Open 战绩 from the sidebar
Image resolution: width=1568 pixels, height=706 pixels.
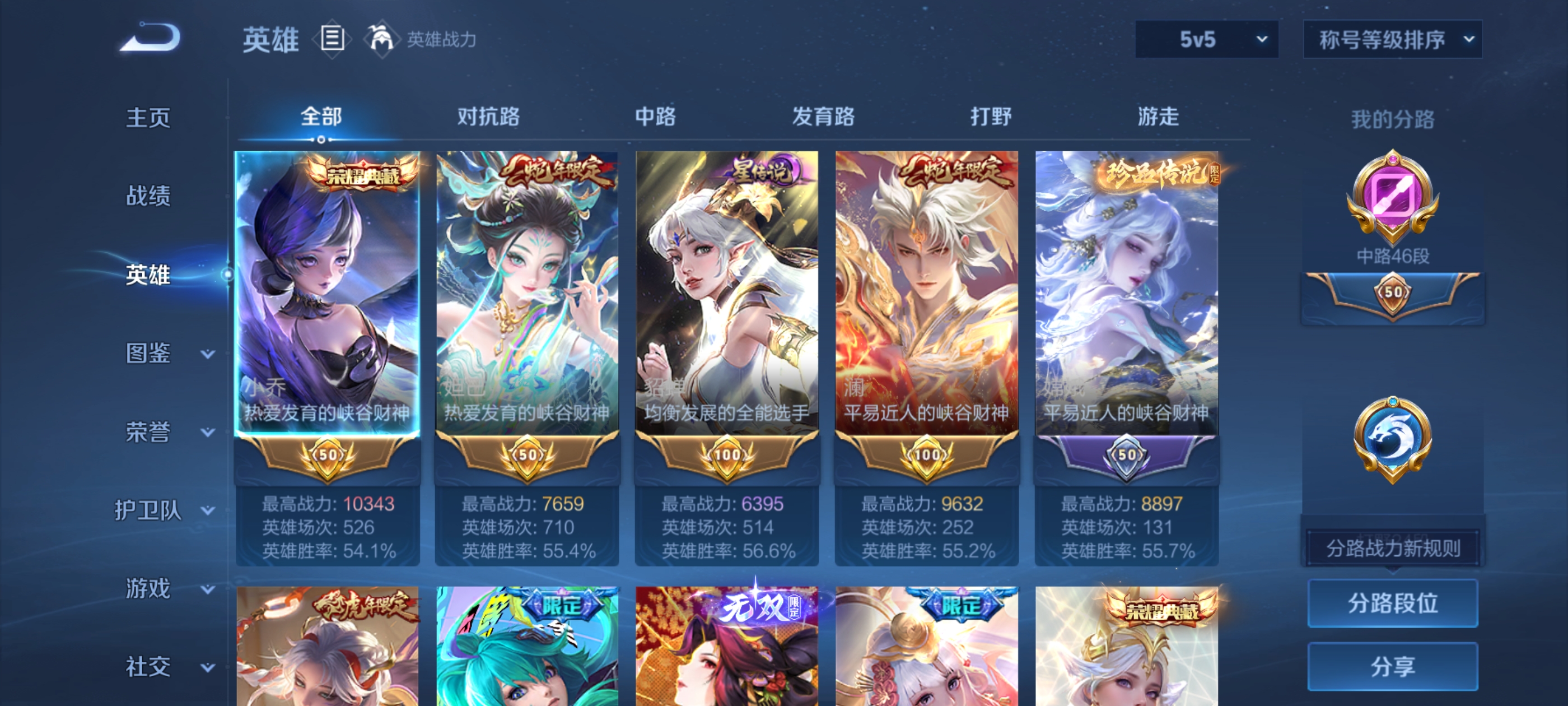click(149, 196)
